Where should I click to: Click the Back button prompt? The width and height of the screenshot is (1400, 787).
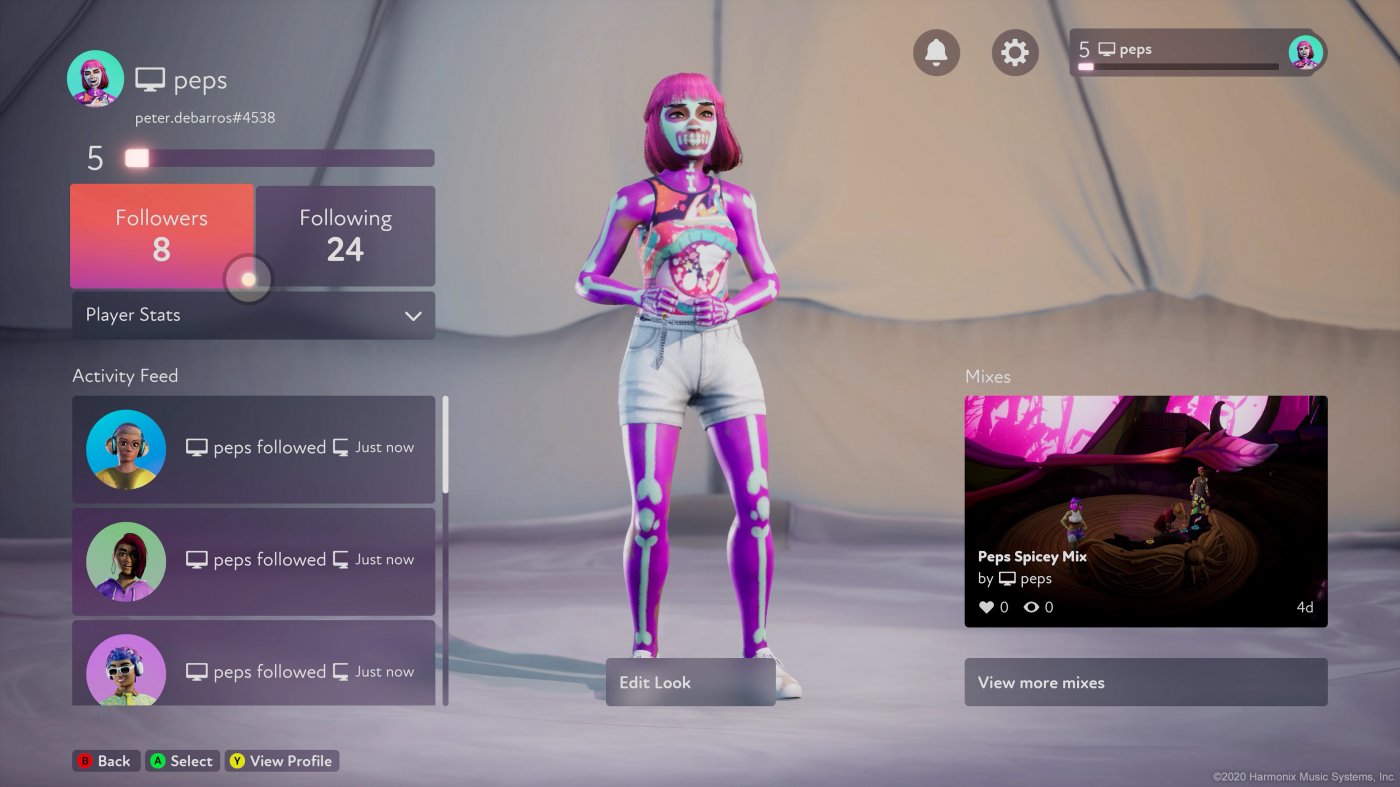[106, 760]
